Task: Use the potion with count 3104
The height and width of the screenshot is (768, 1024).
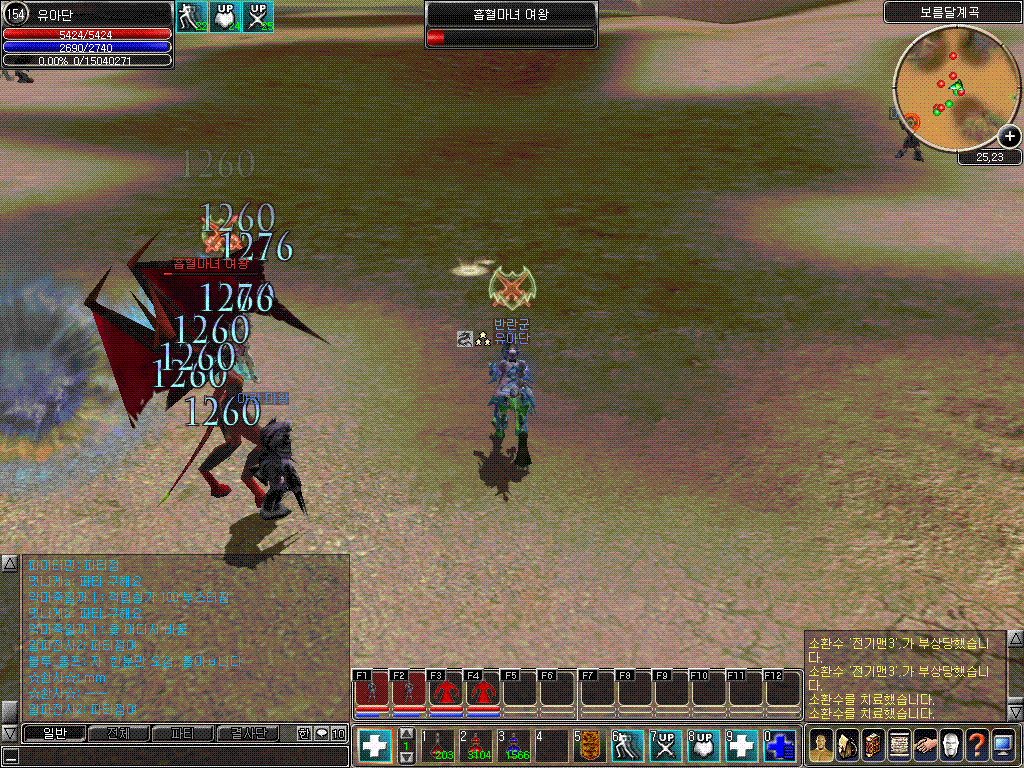Action: pyautogui.click(x=478, y=746)
